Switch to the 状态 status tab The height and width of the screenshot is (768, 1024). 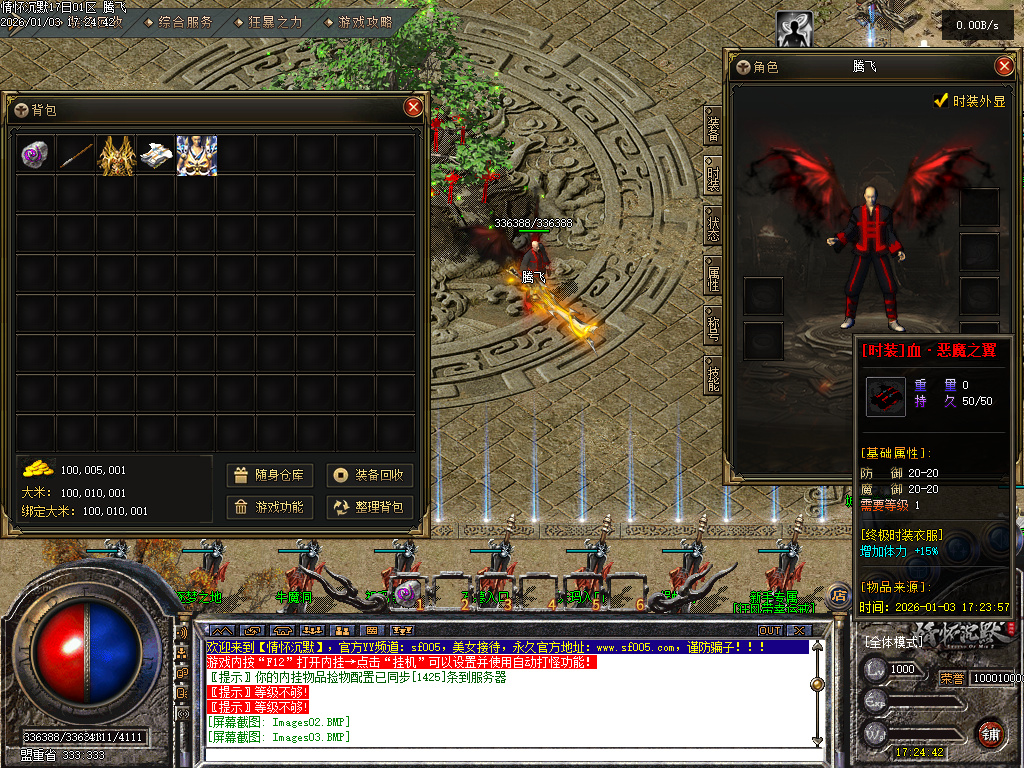click(713, 223)
